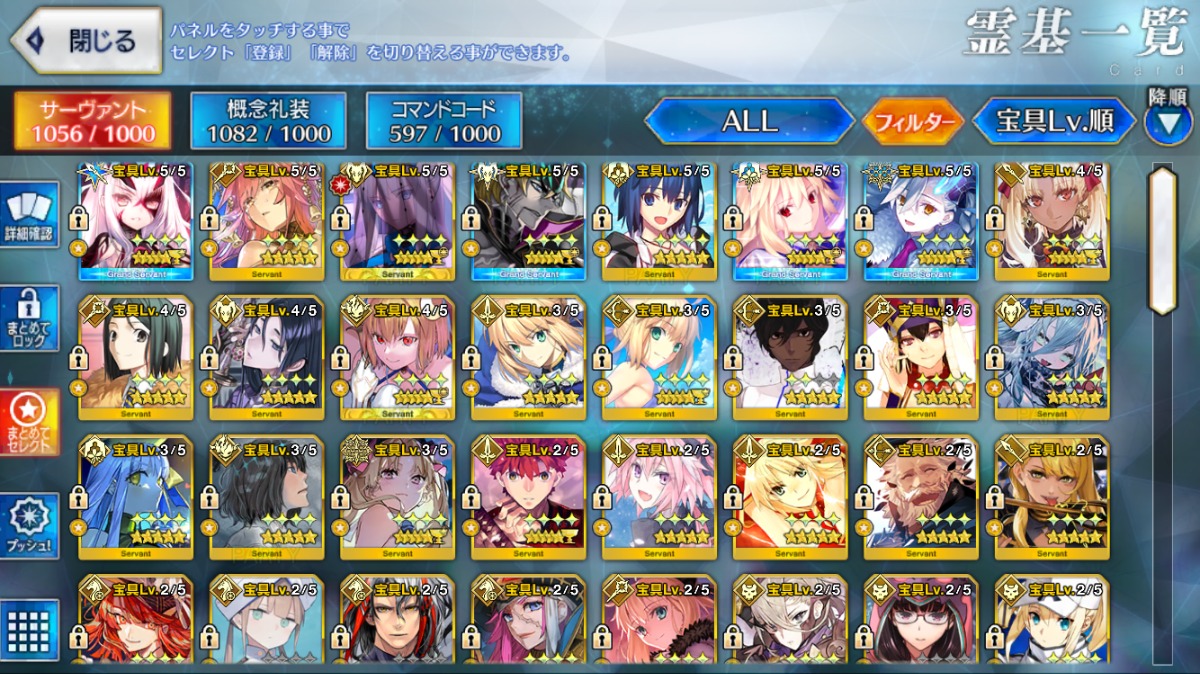Change the 宝具Lv.順 sort order

1054,122
